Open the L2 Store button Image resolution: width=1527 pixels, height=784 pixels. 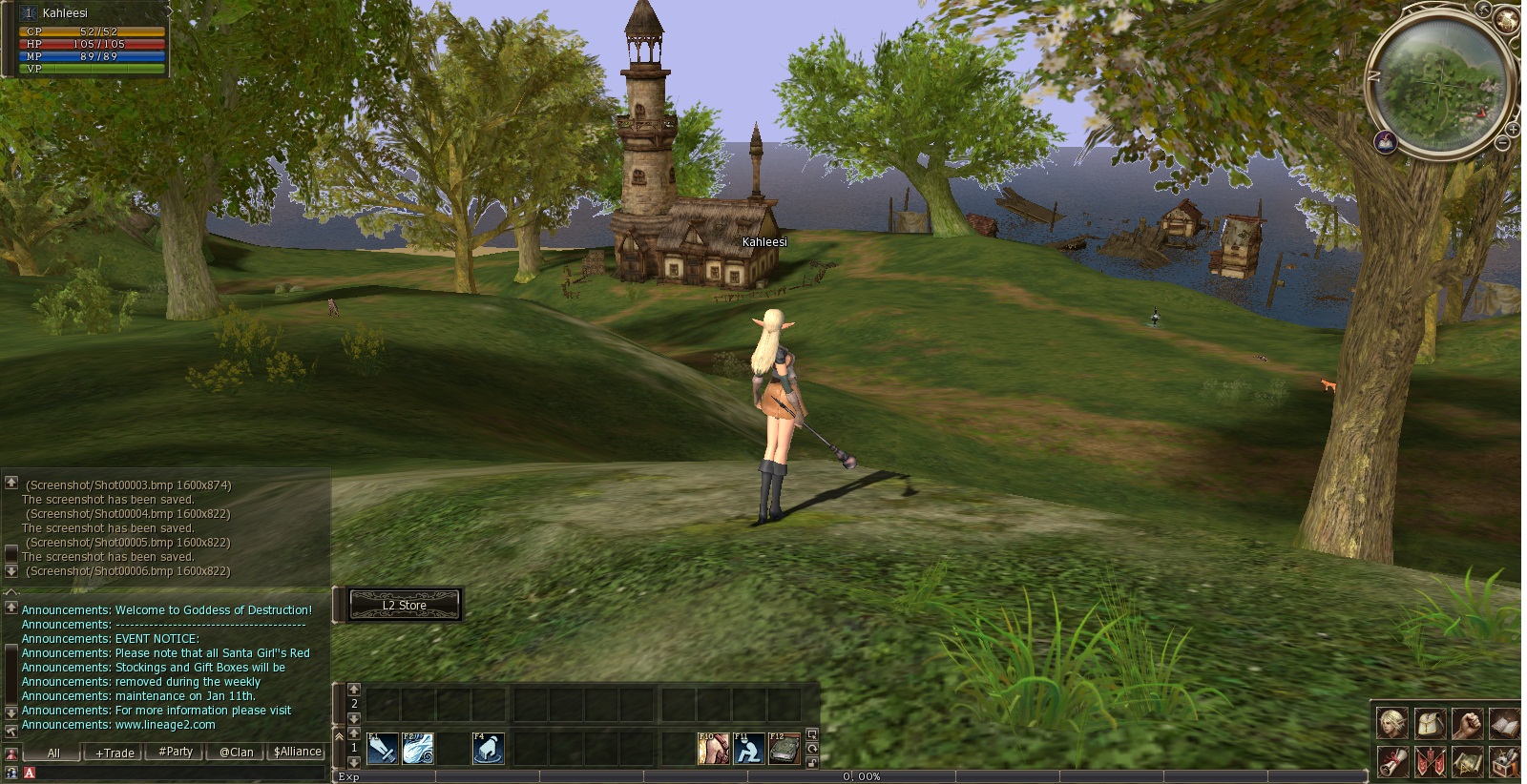405,605
